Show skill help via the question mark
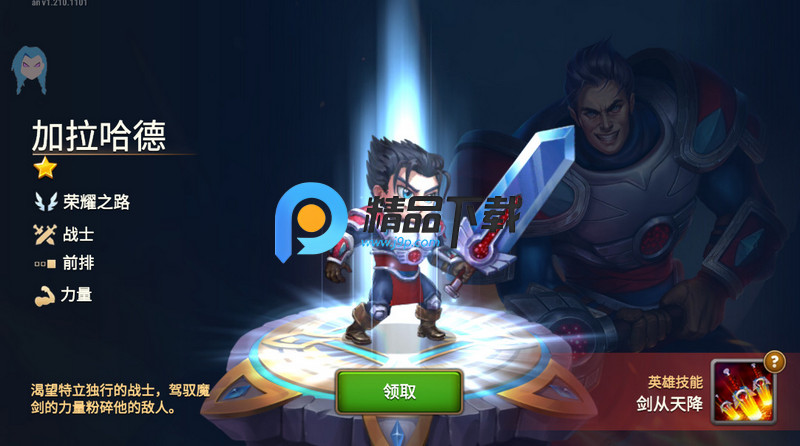 coord(773,362)
